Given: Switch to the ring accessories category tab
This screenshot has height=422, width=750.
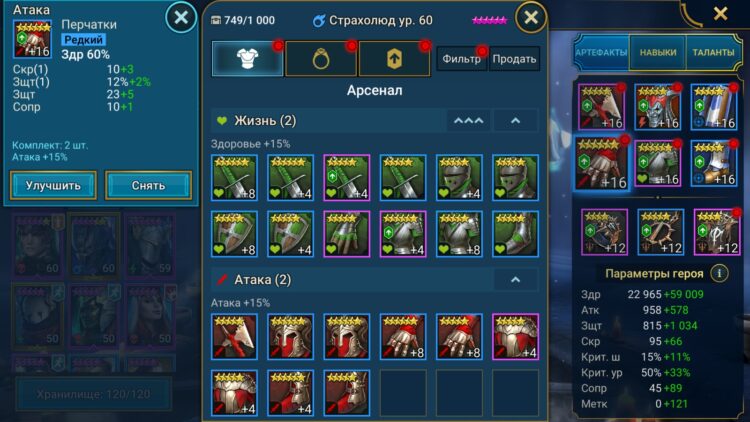Looking at the screenshot, I should coord(320,59).
